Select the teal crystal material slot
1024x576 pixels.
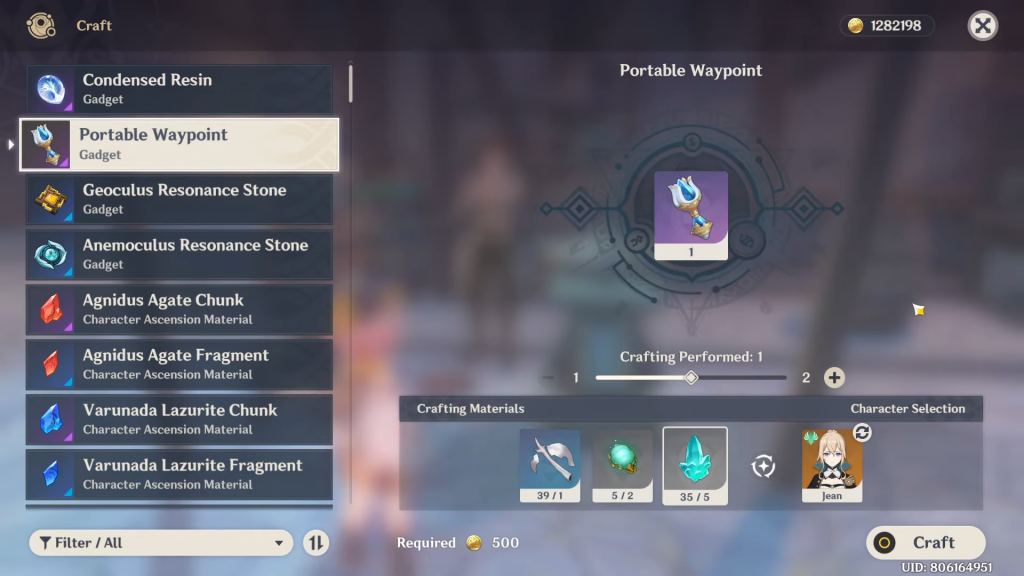(695, 465)
